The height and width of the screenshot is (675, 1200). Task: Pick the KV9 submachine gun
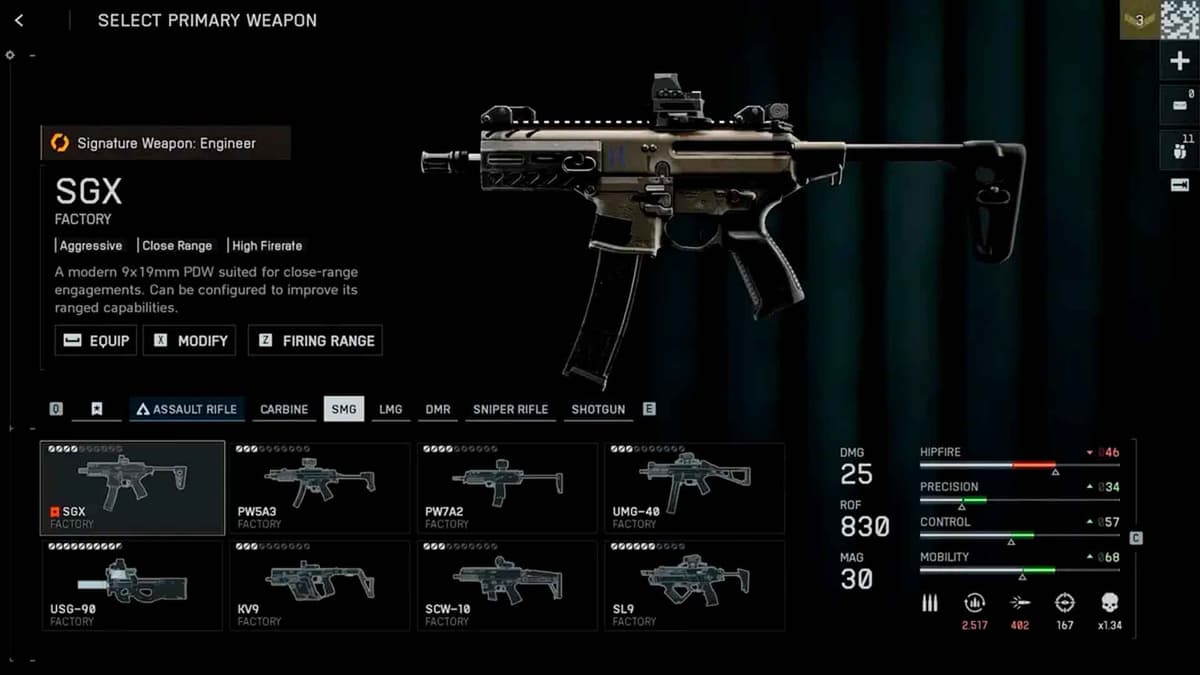[x=320, y=585]
